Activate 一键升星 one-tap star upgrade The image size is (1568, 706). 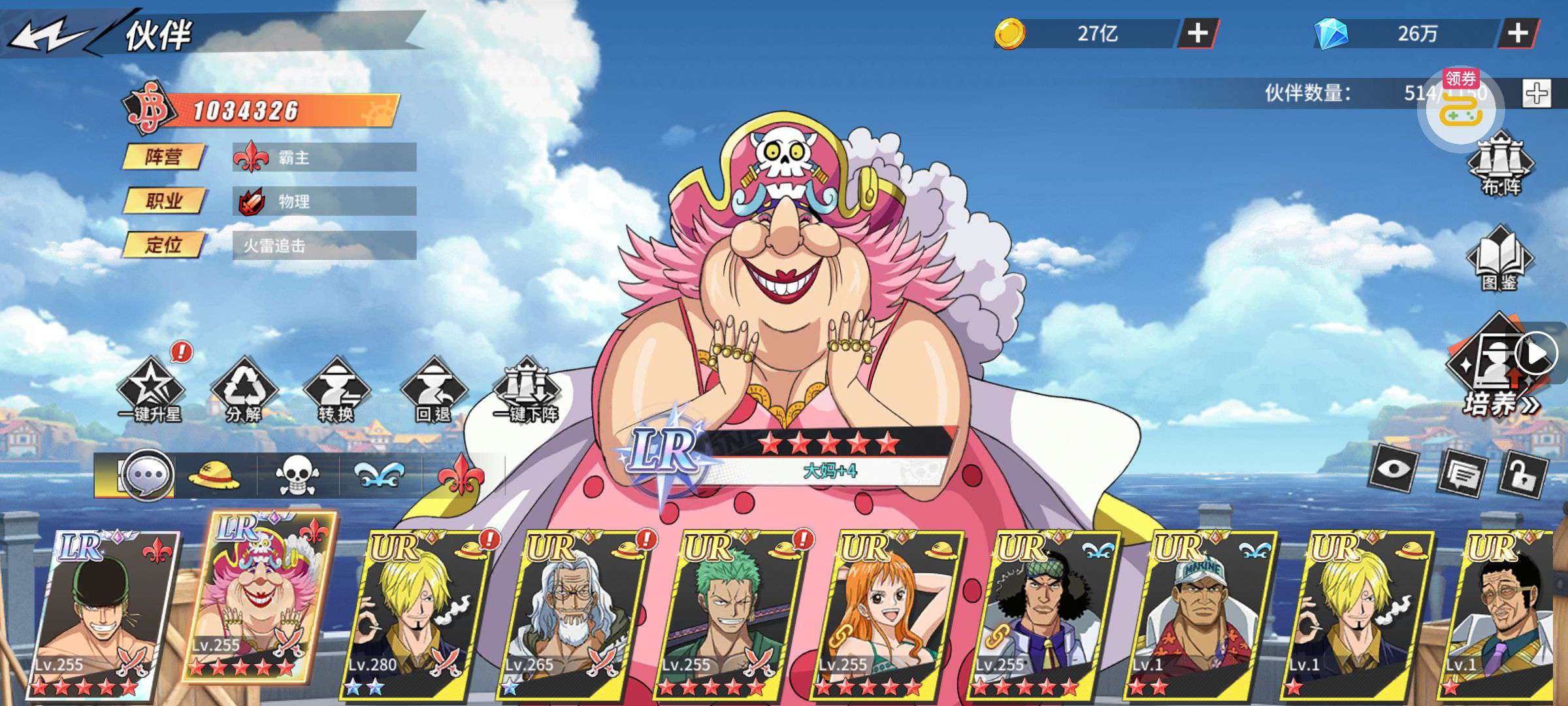point(150,390)
